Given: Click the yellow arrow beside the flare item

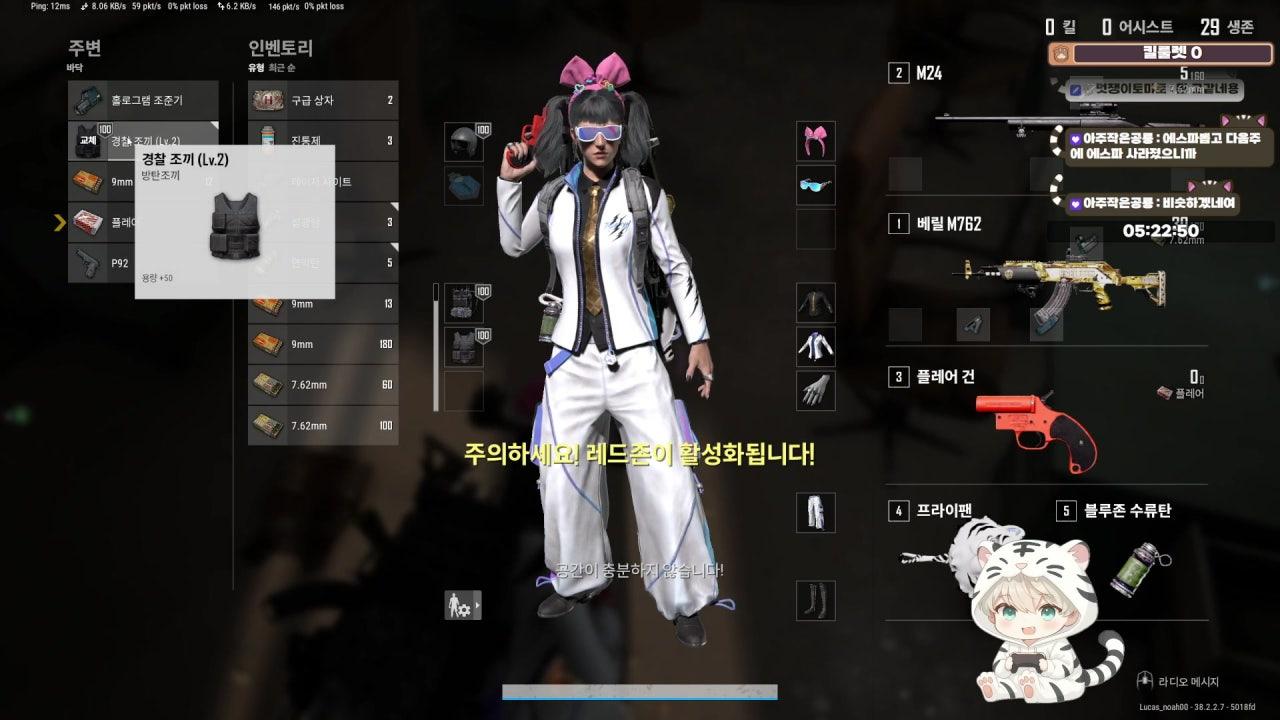Looking at the screenshot, I should 60,223.
